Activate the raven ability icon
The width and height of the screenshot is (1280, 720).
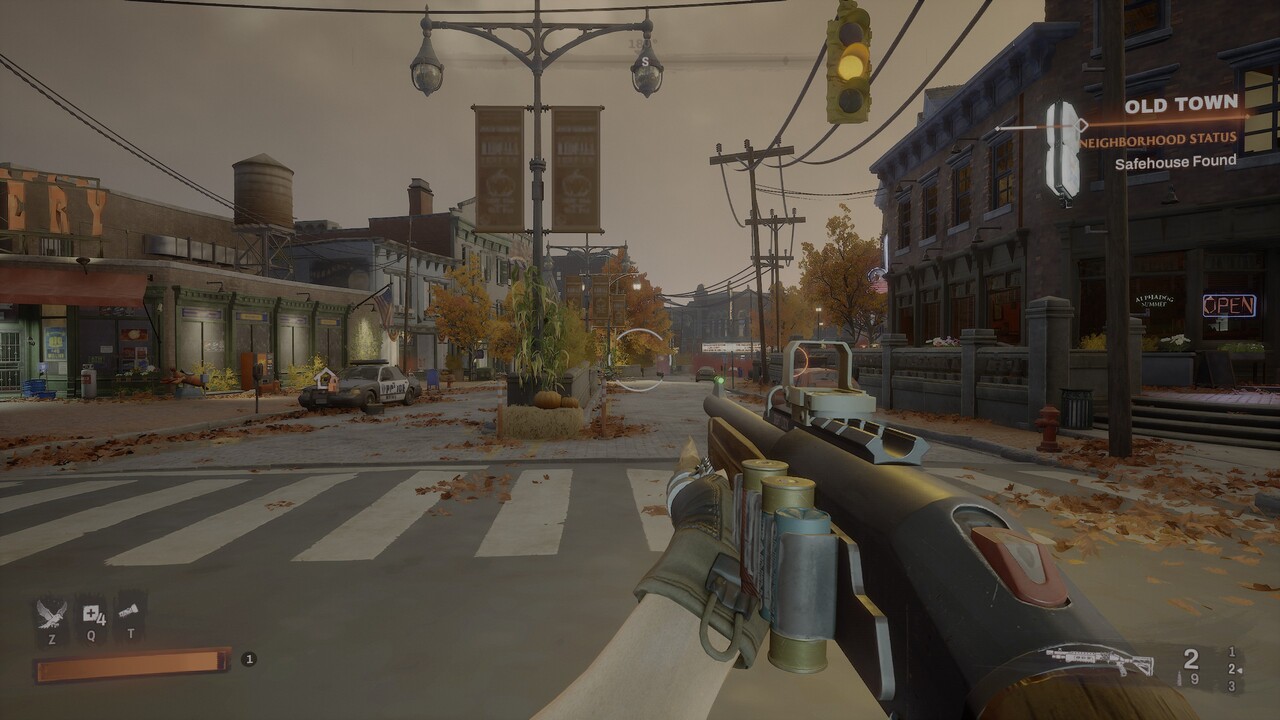coord(51,612)
